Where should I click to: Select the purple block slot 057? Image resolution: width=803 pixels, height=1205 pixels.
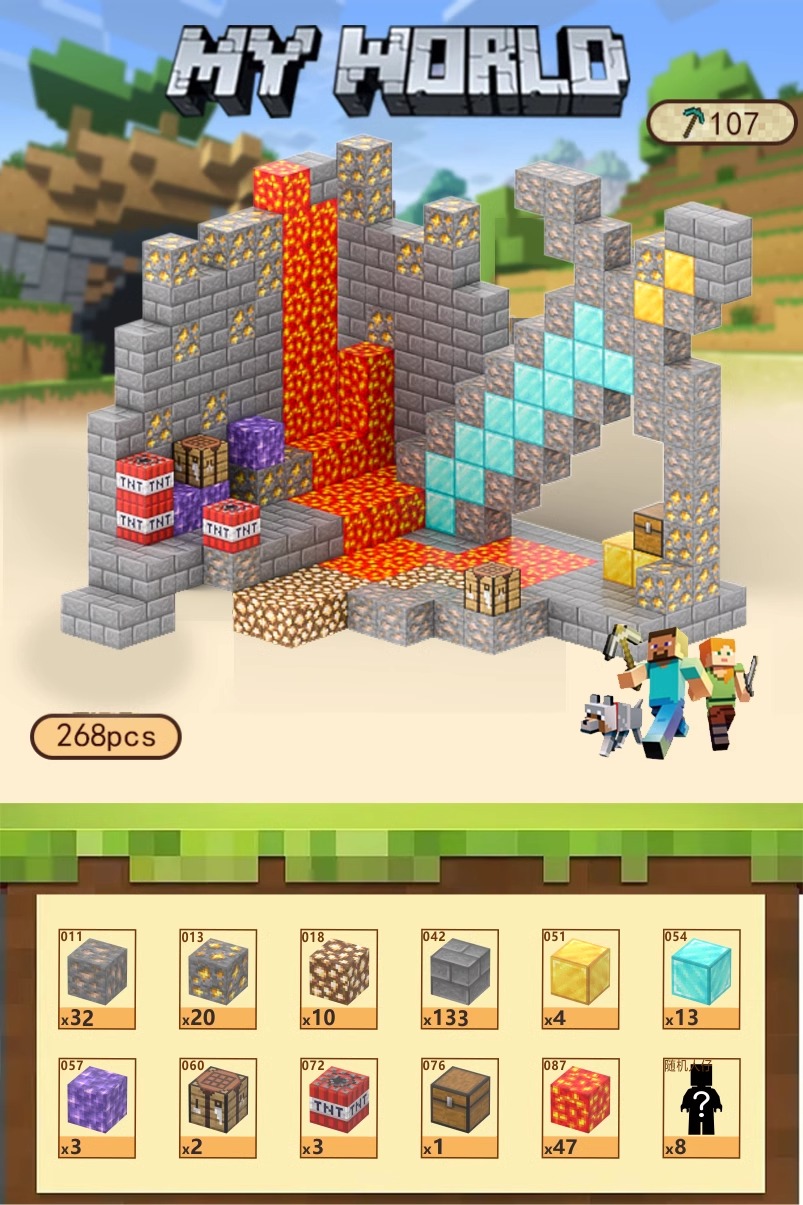(x=97, y=1107)
